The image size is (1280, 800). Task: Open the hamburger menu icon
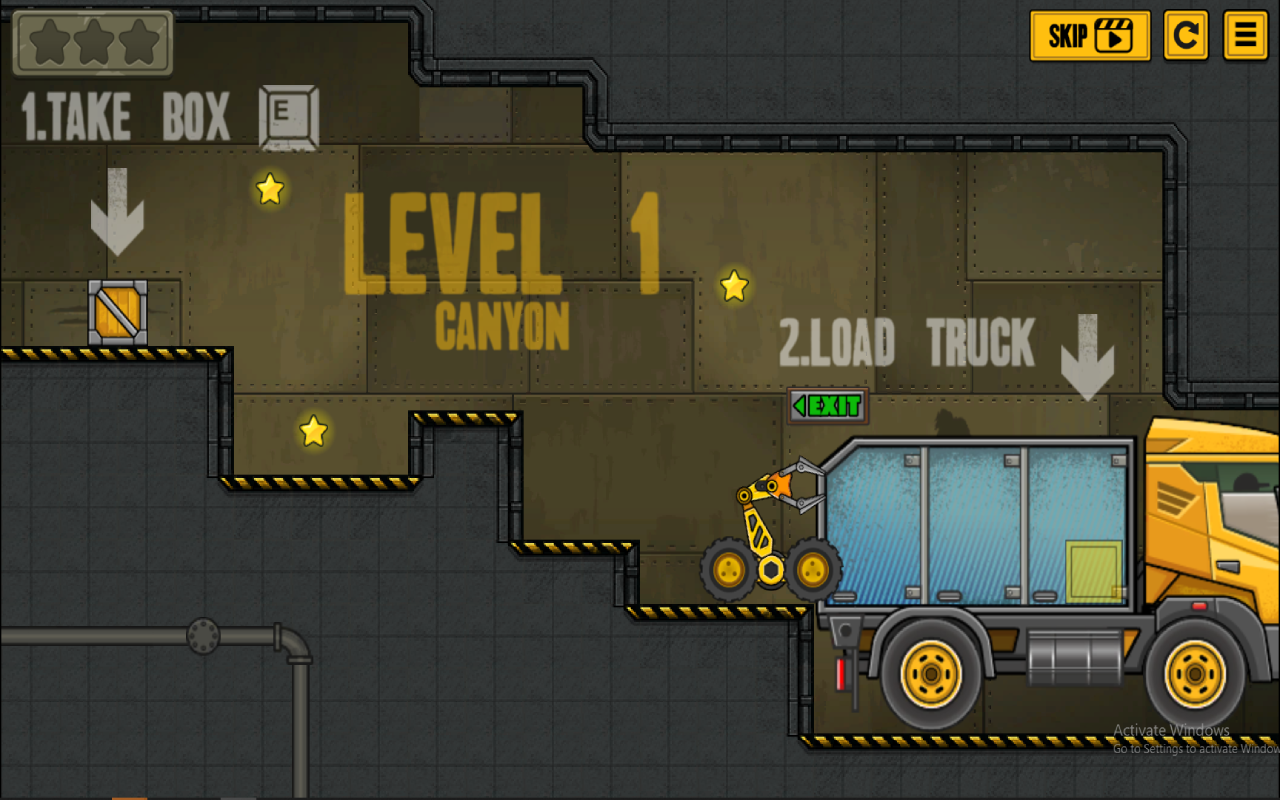click(1245, 35)
